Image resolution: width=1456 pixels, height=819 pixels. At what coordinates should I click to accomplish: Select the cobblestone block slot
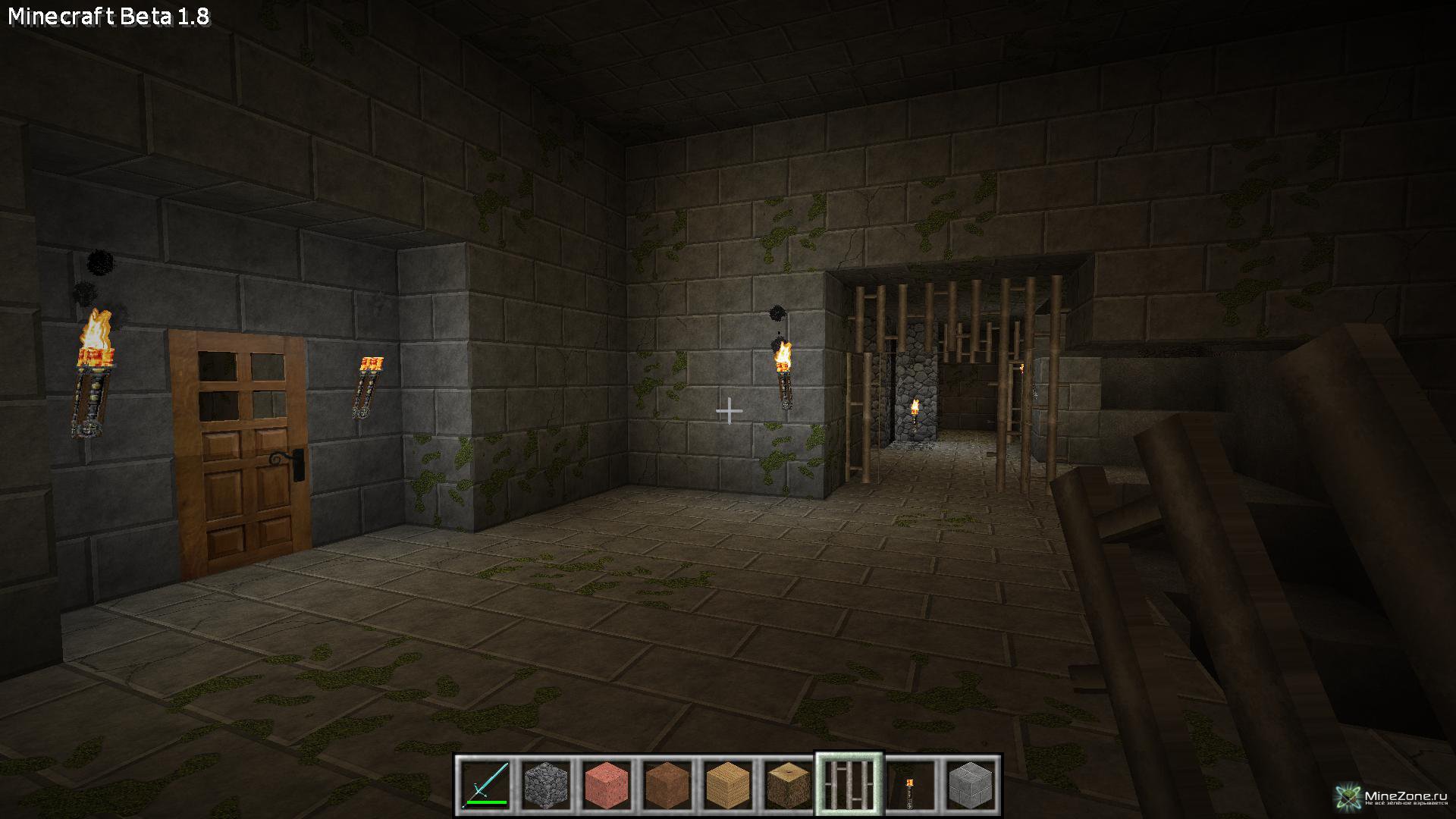pyautogui.click(x=546, y=785)
